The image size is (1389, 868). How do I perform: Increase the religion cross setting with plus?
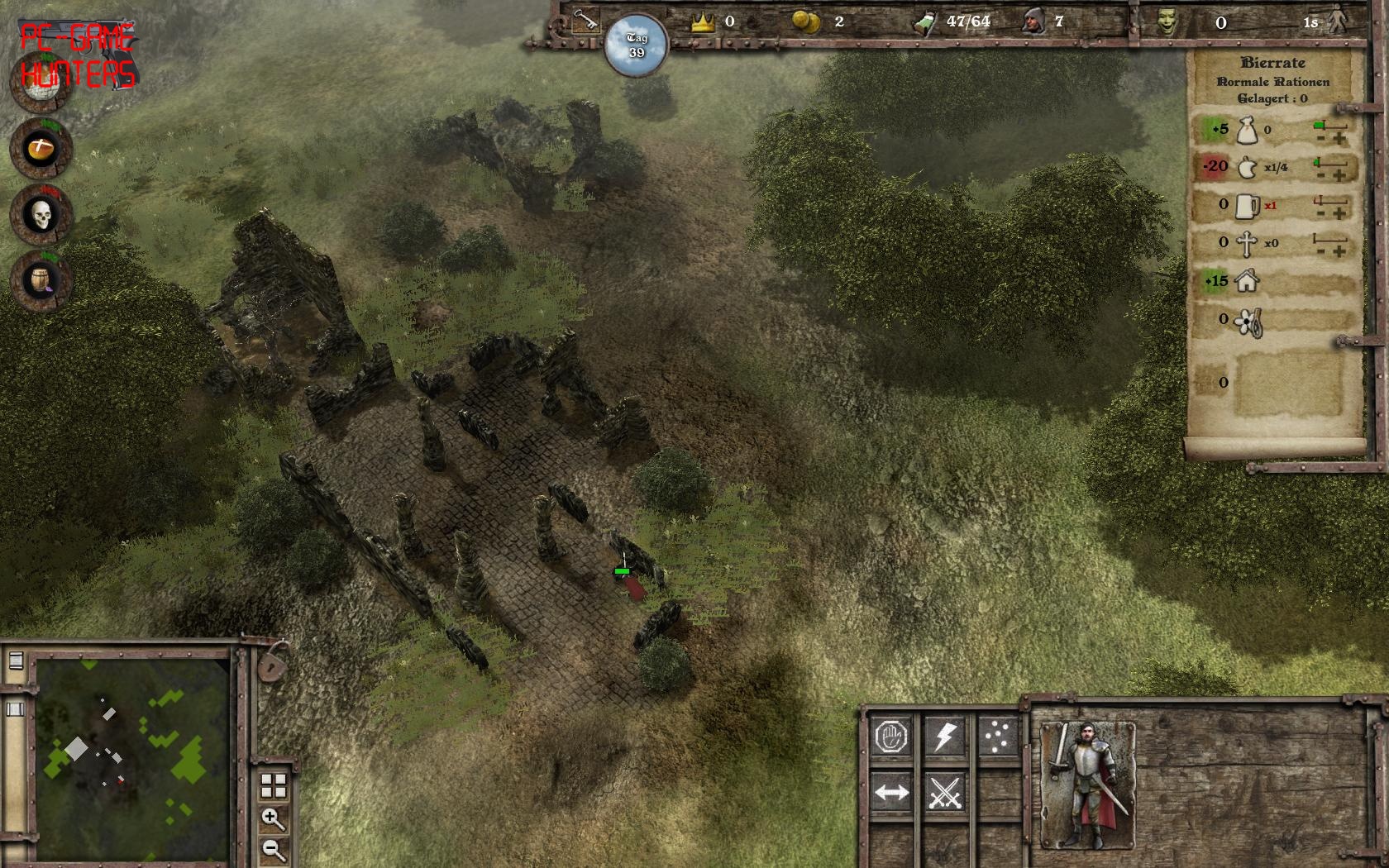[1339, 251]
